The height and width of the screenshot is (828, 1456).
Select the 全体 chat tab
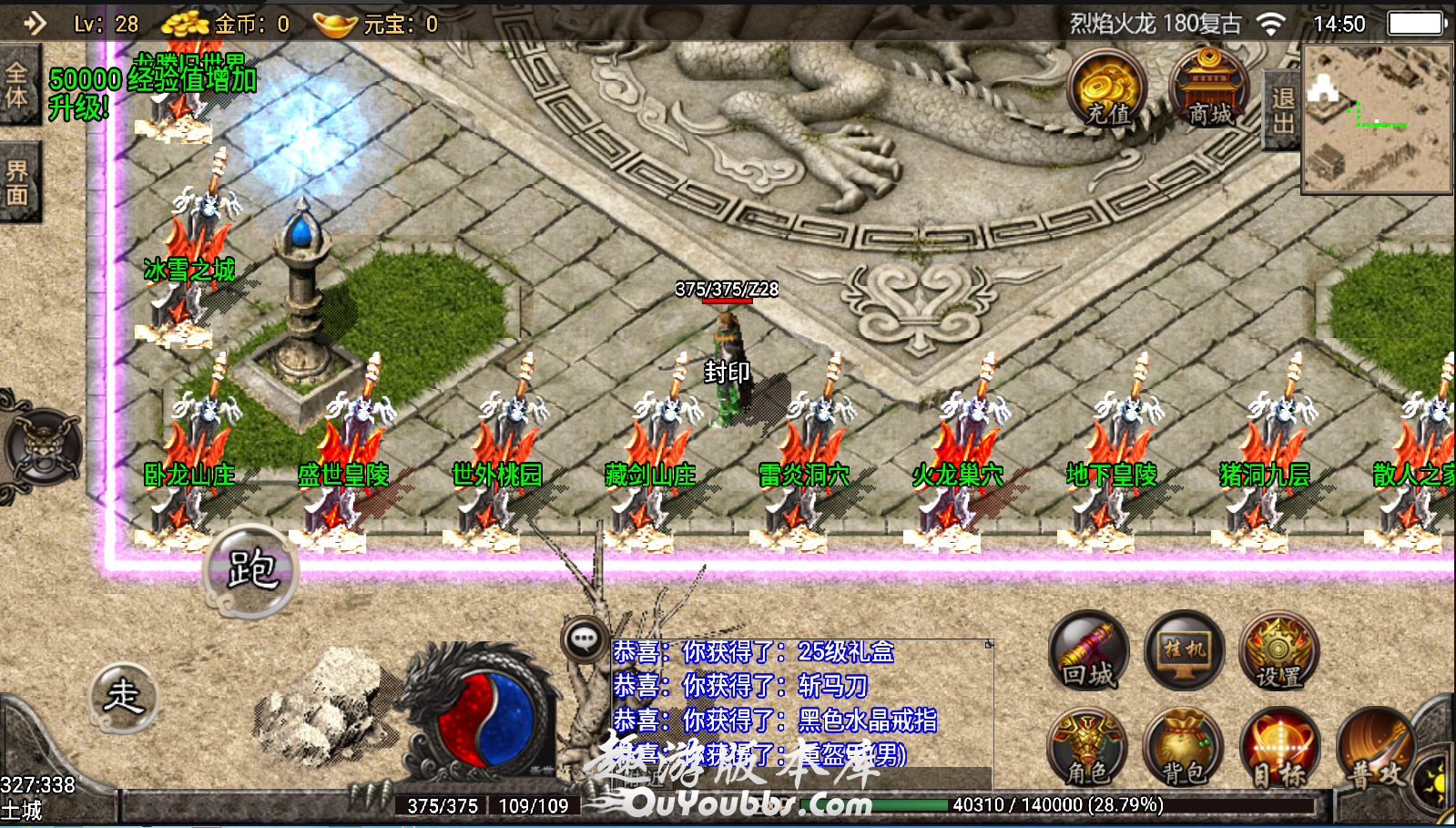[x=17, y=85]
